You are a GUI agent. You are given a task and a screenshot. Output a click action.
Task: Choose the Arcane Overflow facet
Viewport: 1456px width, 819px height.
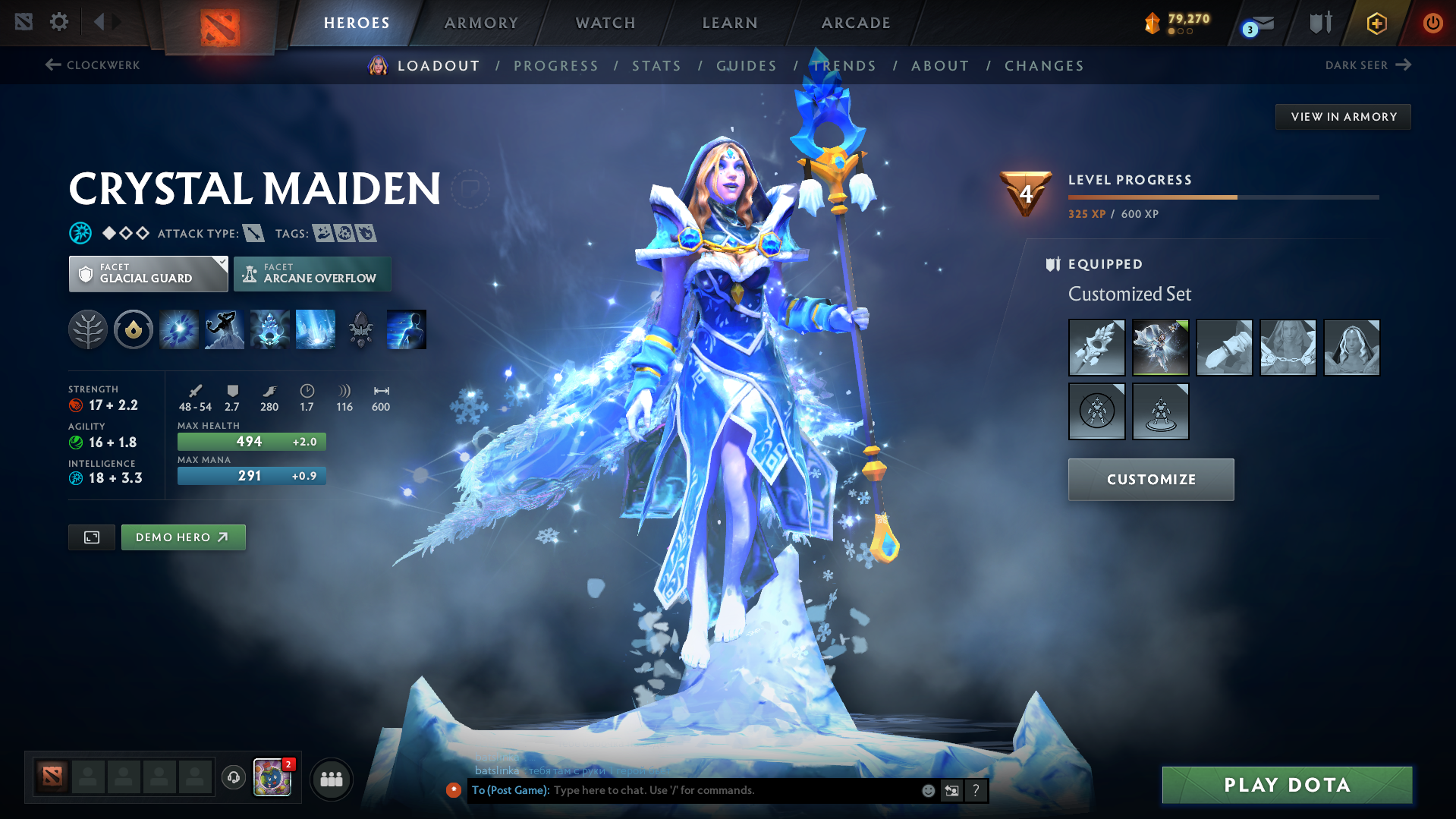pyautogui.click(x=313, y=274)
